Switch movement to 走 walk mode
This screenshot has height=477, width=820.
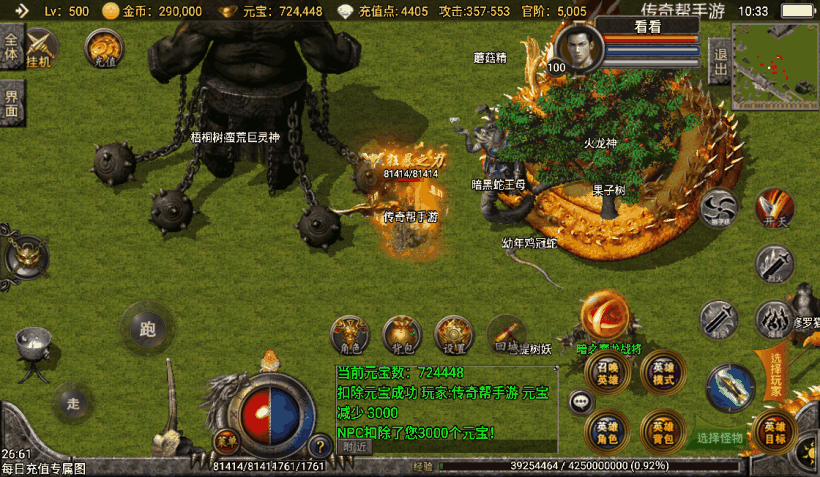point(73,401)
